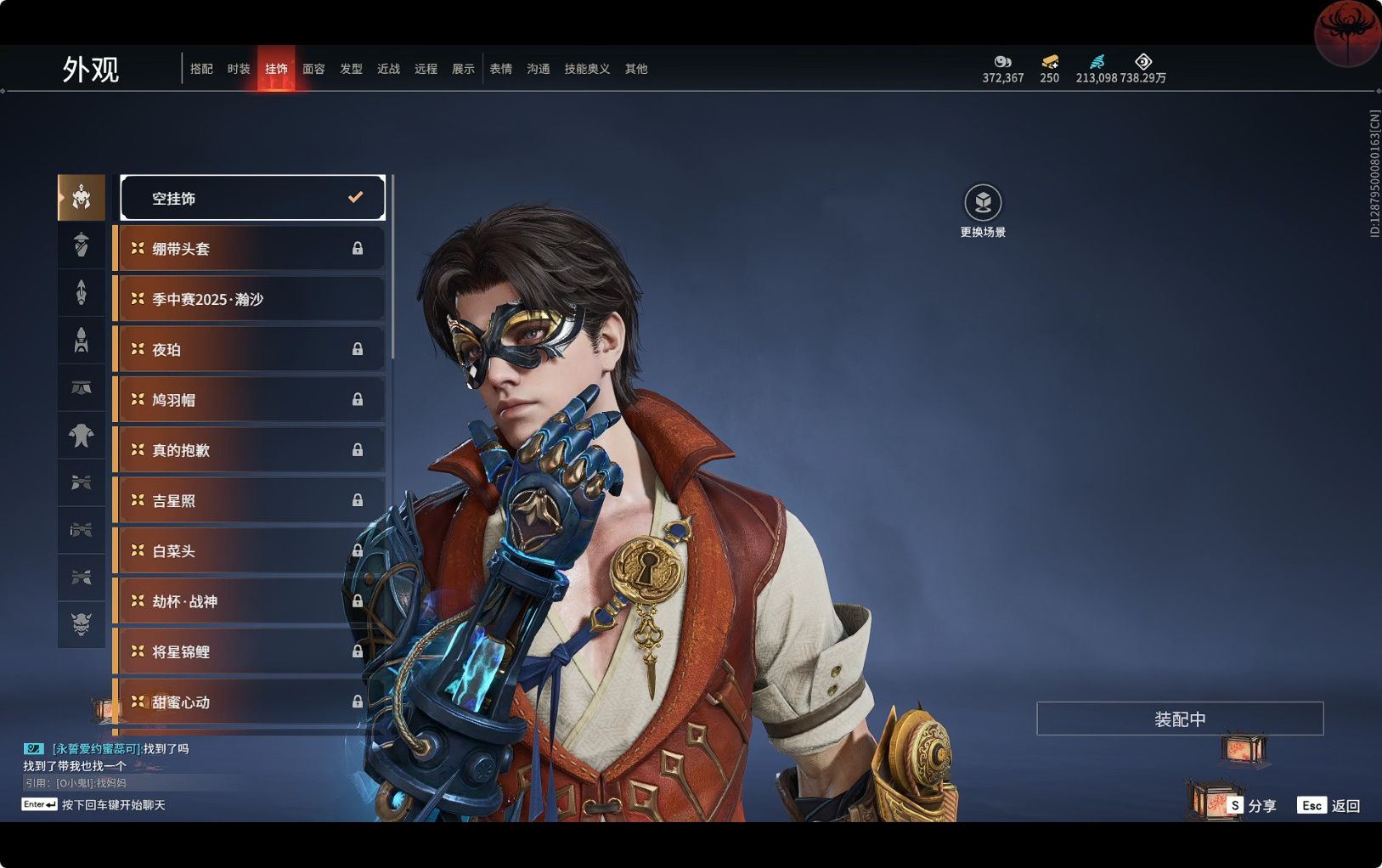Switch to the 发型 tab
This screenshot has height=868, width=1382.
[351, 69]
